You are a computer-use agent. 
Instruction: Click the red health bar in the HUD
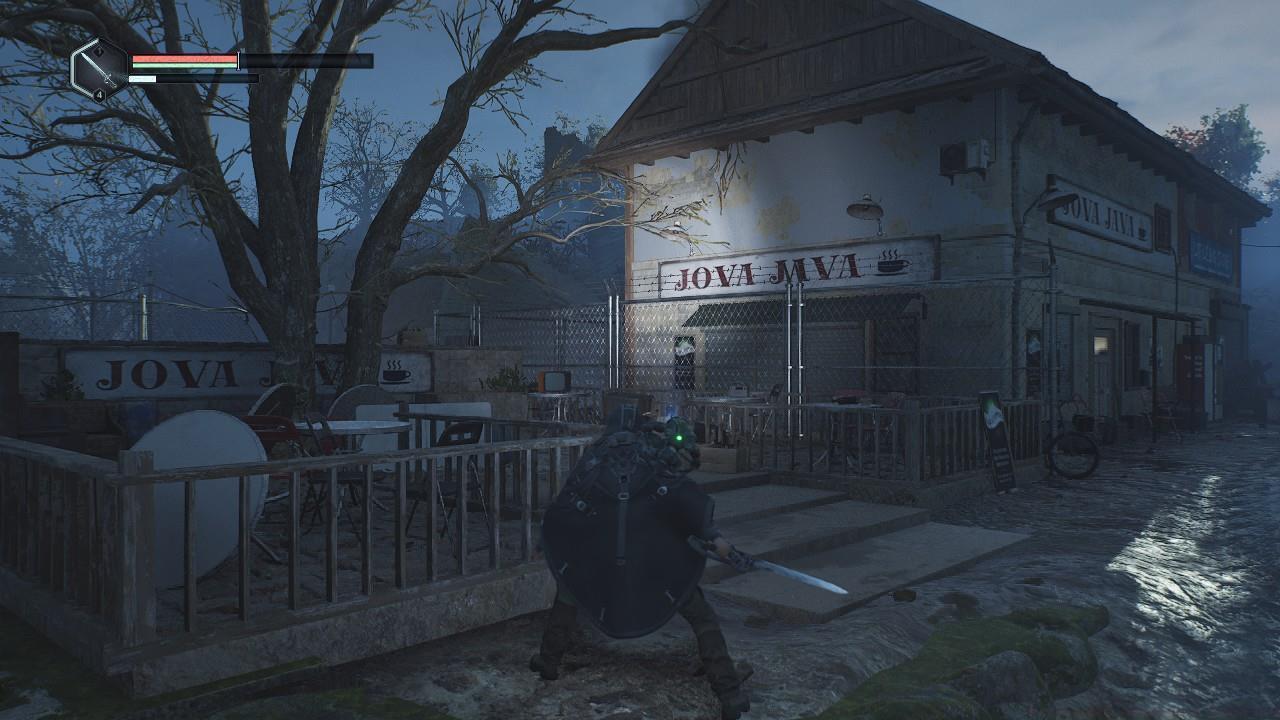[183, 58]
